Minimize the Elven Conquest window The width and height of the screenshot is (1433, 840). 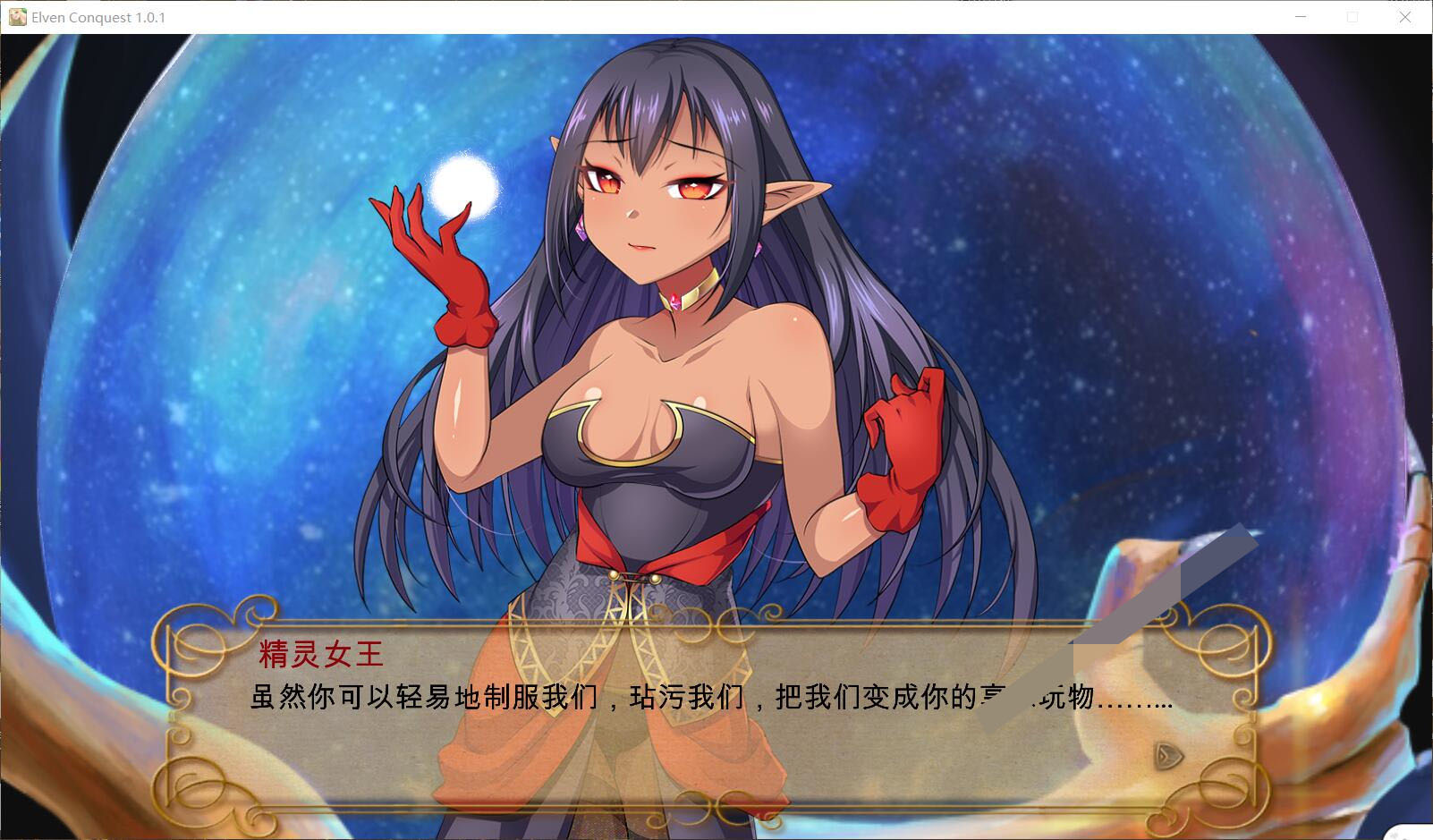click(1302, 17)
